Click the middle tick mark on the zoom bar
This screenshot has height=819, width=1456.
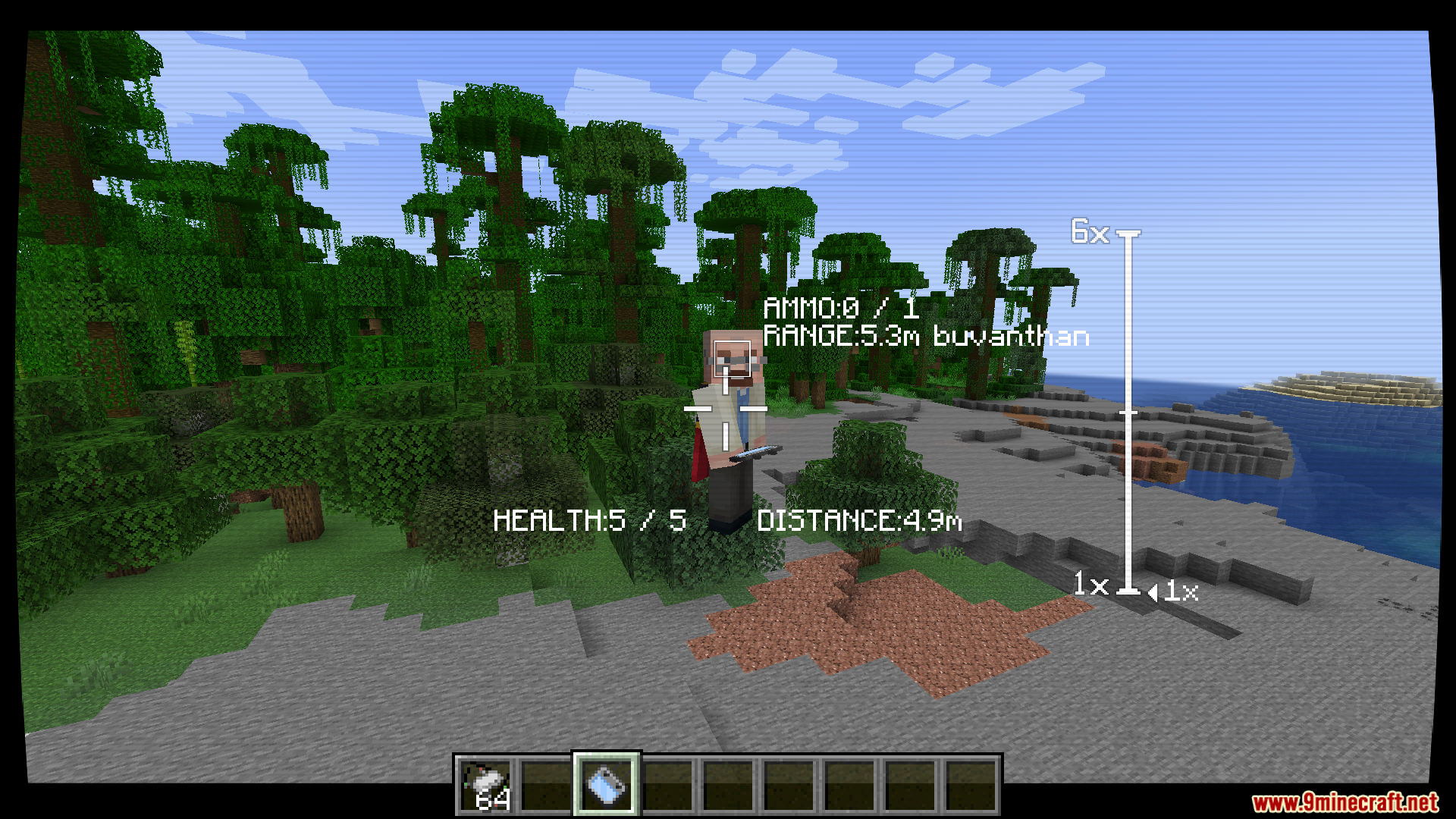tap(1129, 412)
